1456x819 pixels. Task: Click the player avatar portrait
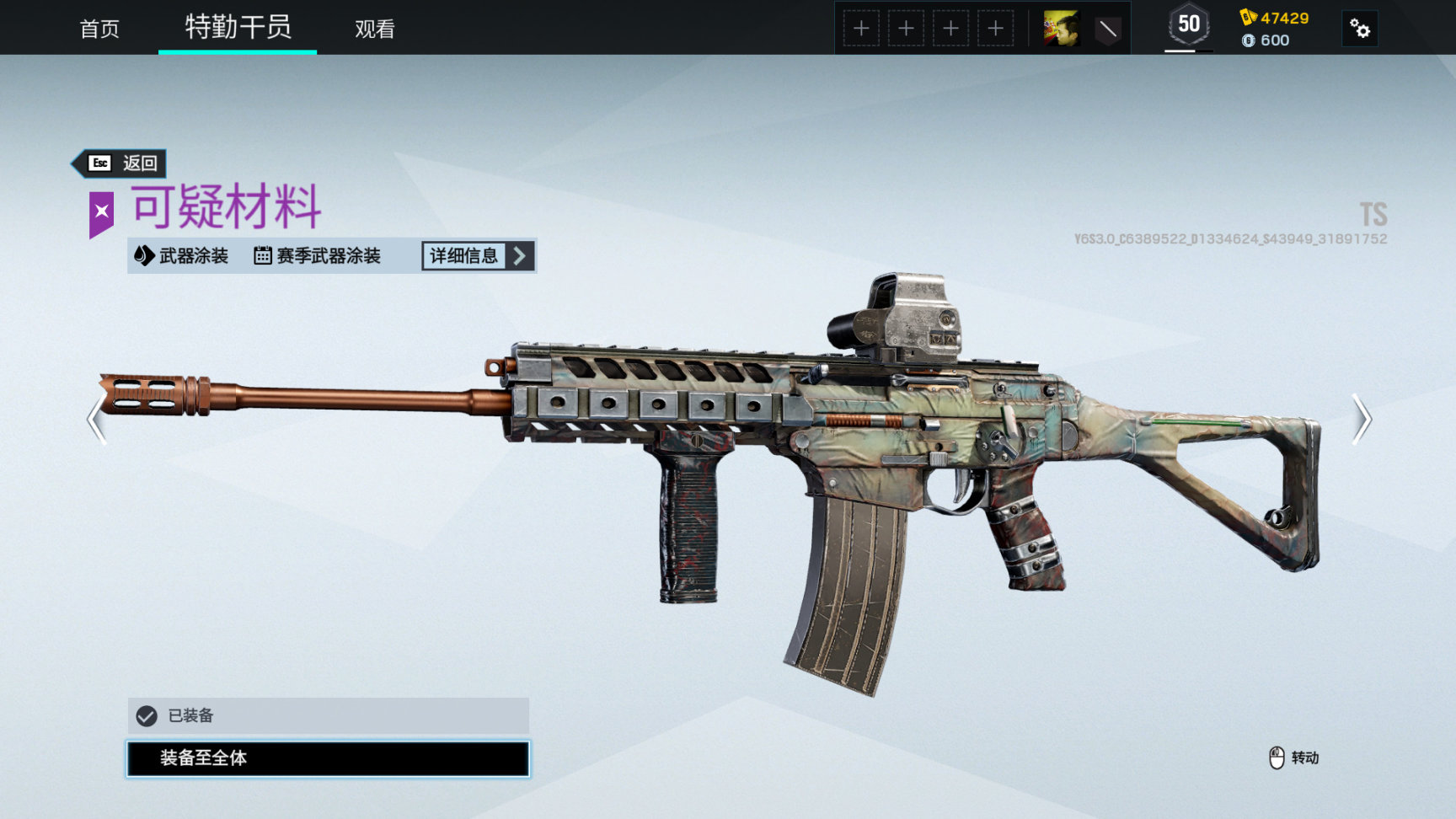tap(1062, 29)
